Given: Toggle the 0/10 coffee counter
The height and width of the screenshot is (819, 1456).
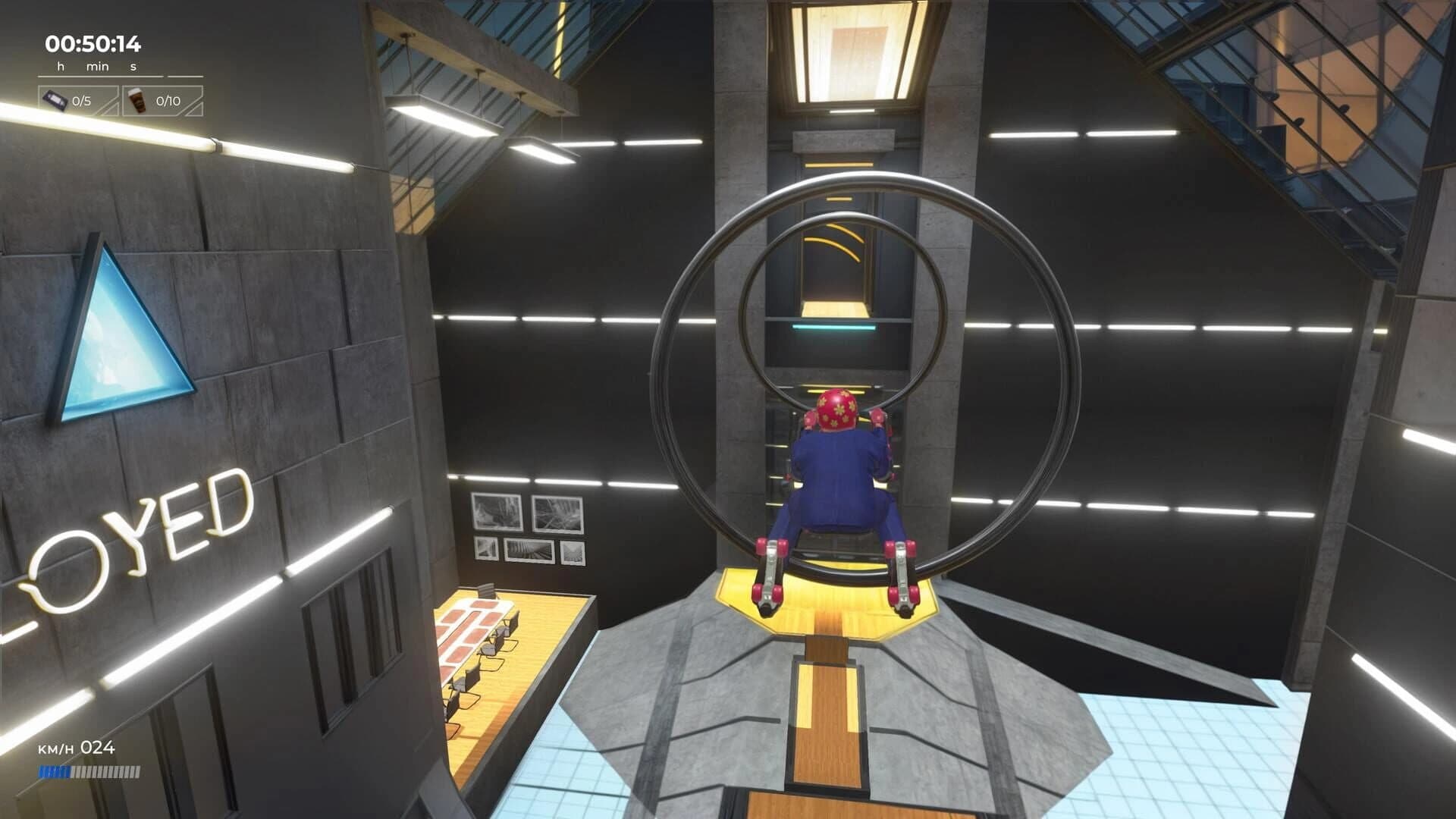Looking at the screenshot, I should click(168, 99).
